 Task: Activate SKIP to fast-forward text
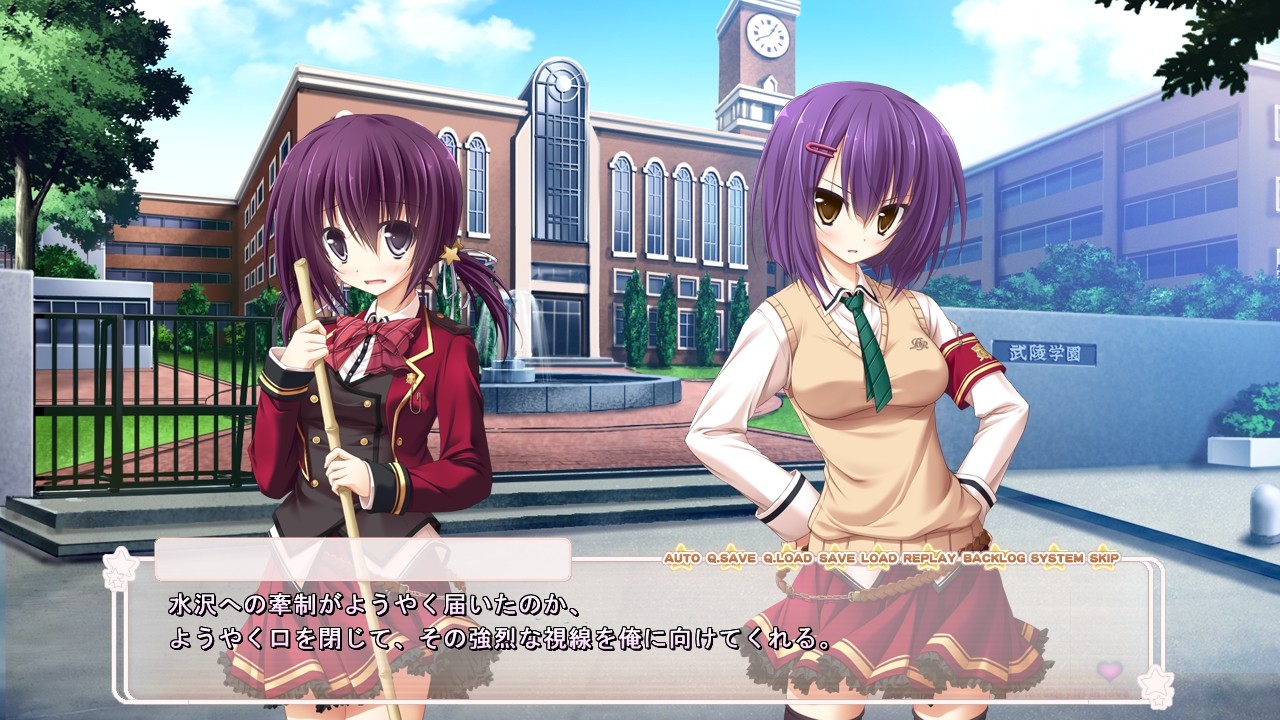[1105, 557]
